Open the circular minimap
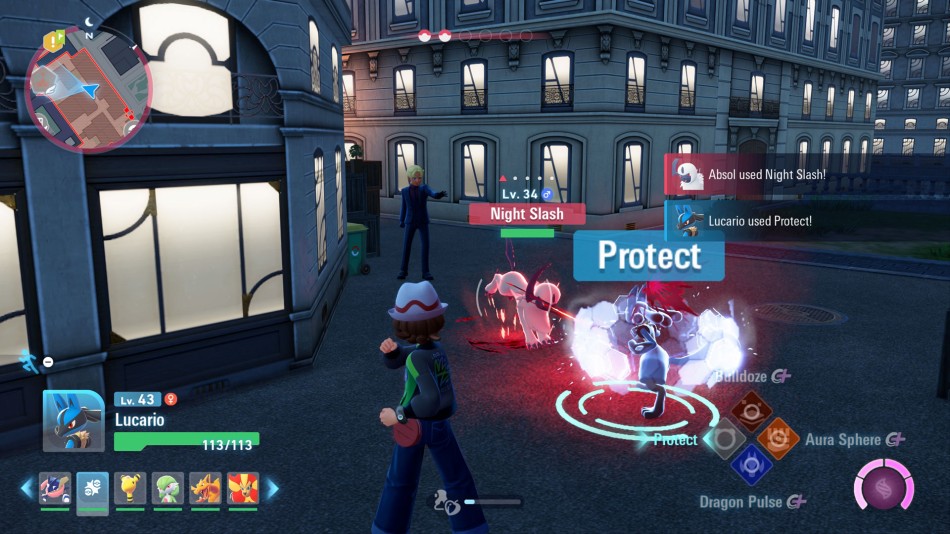Viewport: 950px width, 534px height. [x=88, y=89]
